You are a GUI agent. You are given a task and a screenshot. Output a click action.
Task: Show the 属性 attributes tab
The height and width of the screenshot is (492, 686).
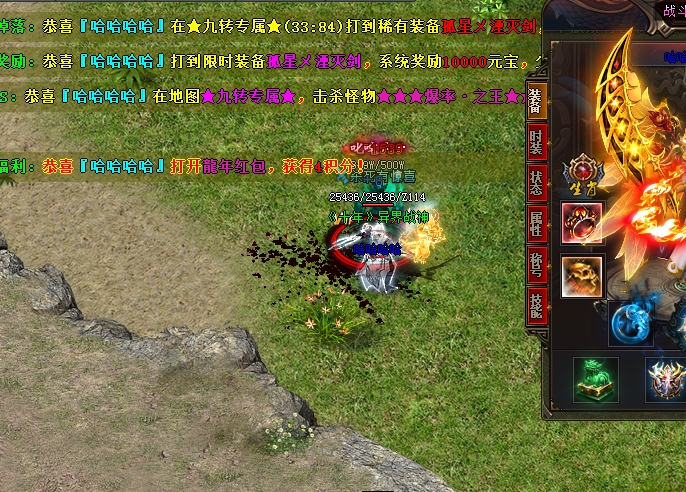point(536,223)
